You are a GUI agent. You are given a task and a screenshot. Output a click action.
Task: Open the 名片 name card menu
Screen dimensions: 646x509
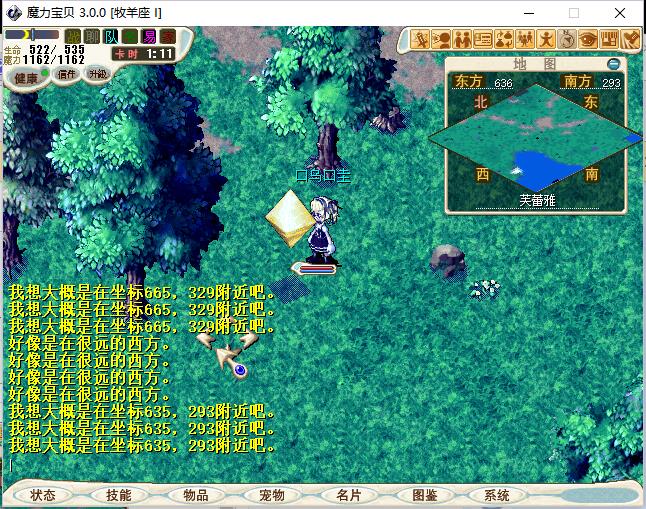348,495
